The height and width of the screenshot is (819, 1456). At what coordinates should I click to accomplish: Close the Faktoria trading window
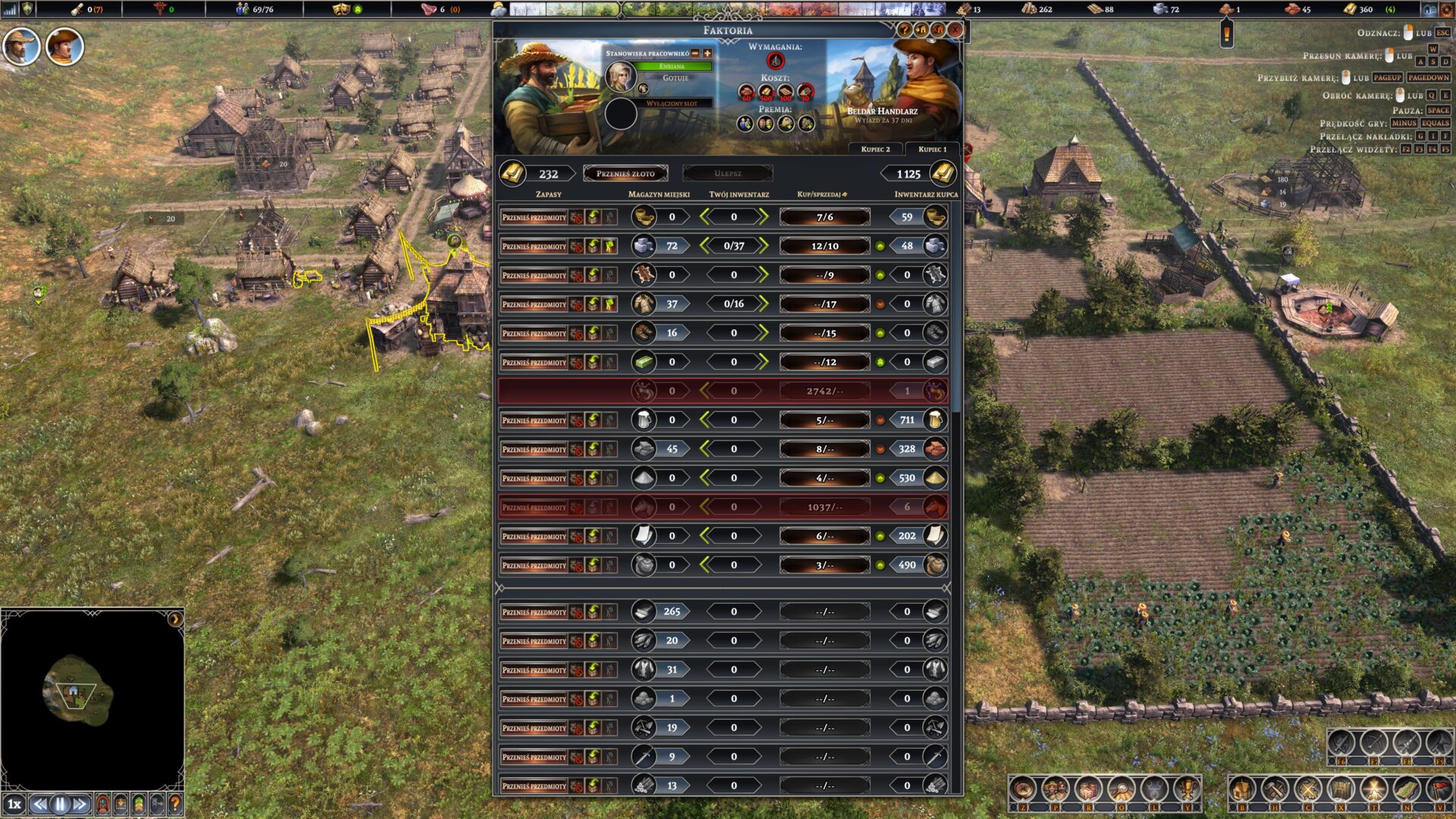pos(955,30)
